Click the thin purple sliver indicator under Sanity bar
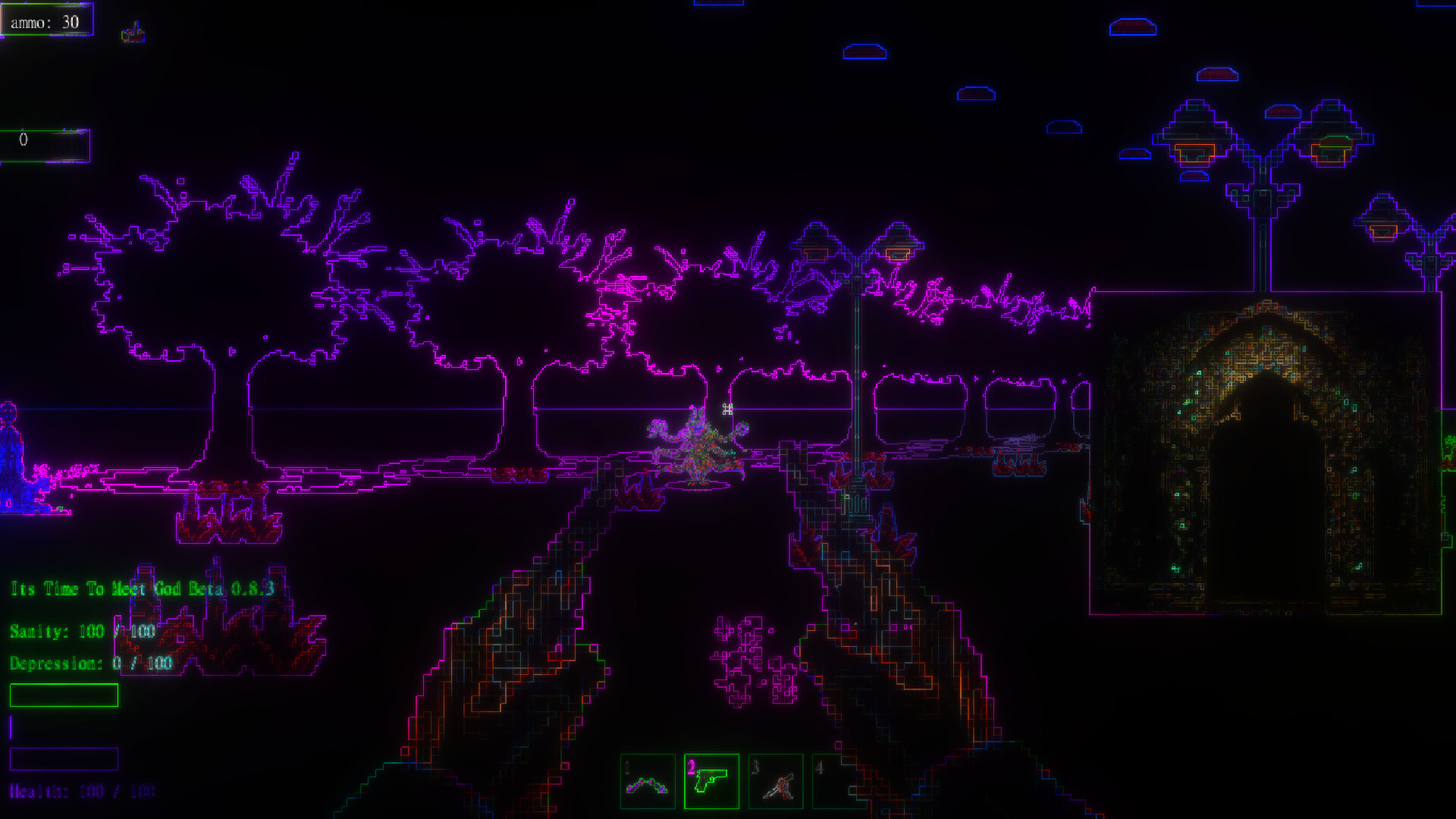 [x=10, y=726]
